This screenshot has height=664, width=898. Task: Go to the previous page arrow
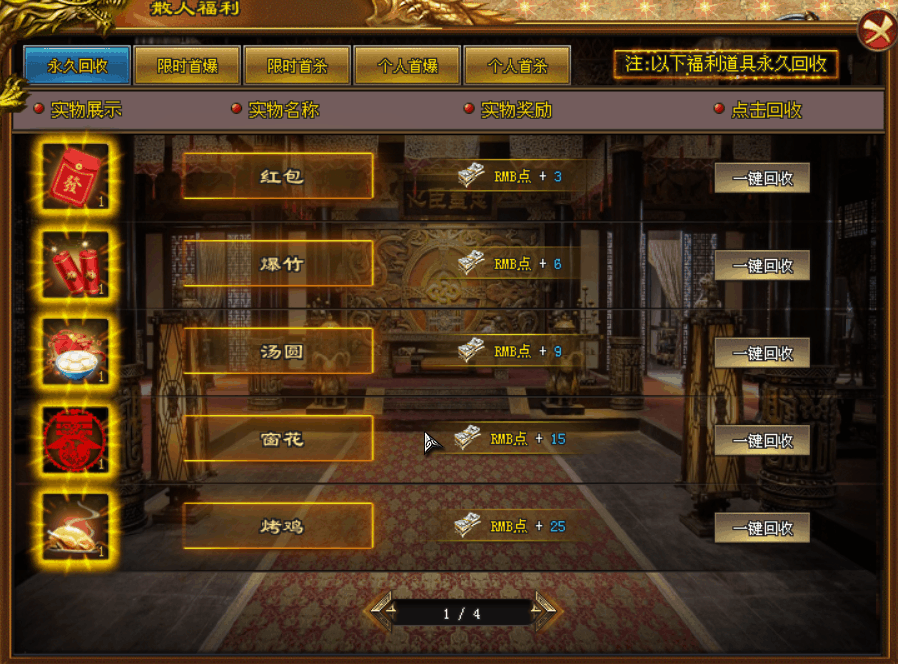tap(381, 610)
